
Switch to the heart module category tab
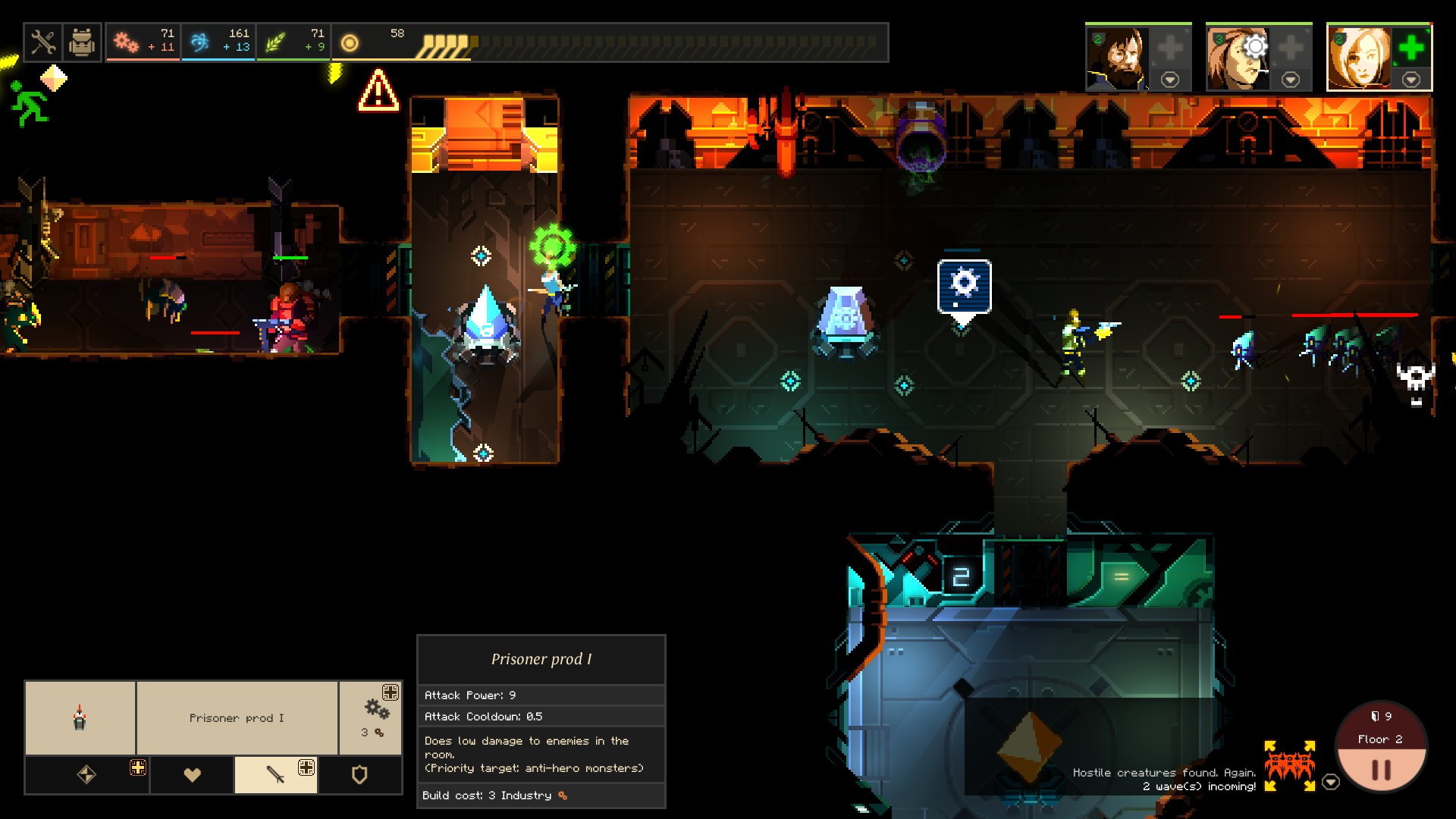(x=193, y=774)
